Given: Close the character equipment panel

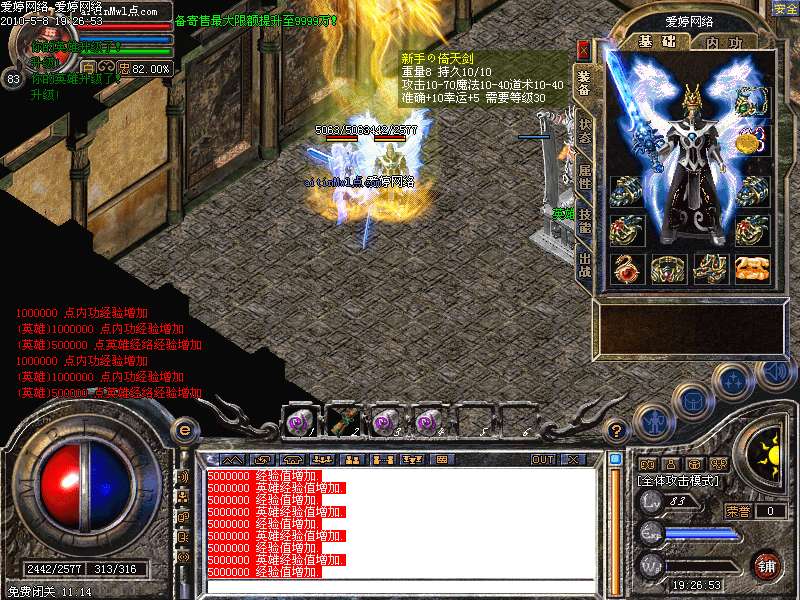Looking at the screenshot, I should click(583, 49).
